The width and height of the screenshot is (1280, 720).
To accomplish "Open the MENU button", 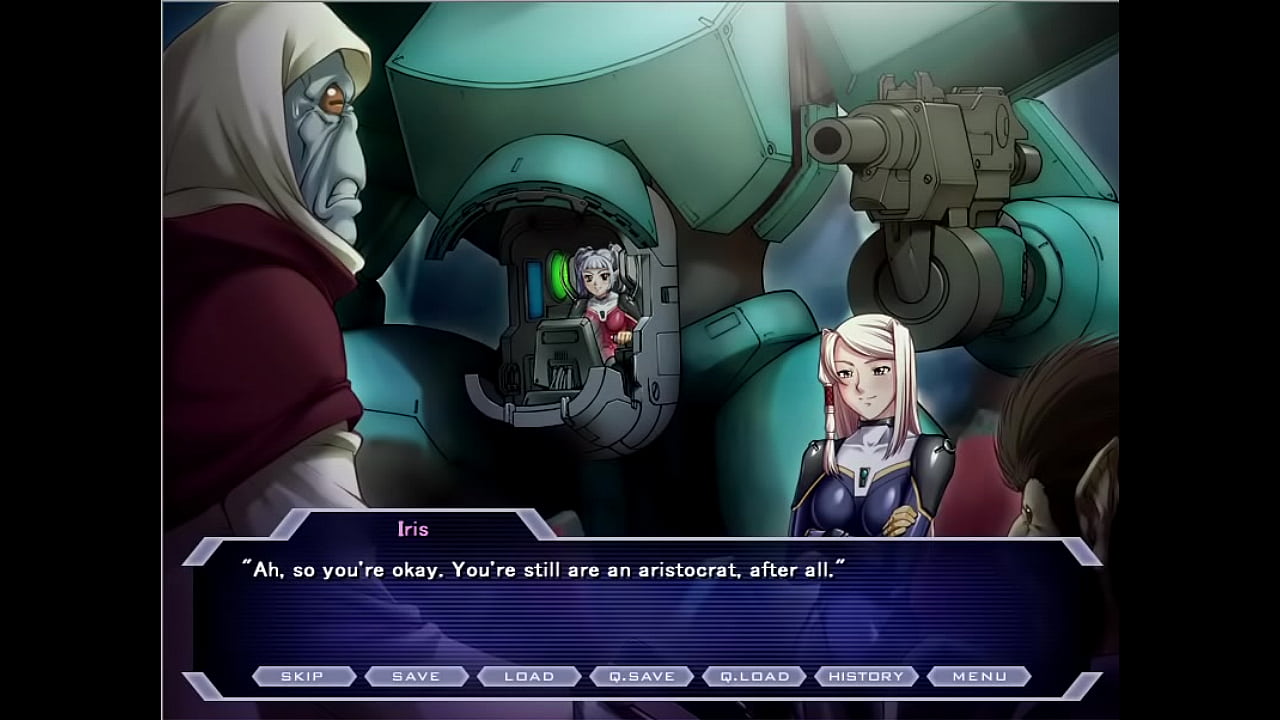I will (979, 676).
